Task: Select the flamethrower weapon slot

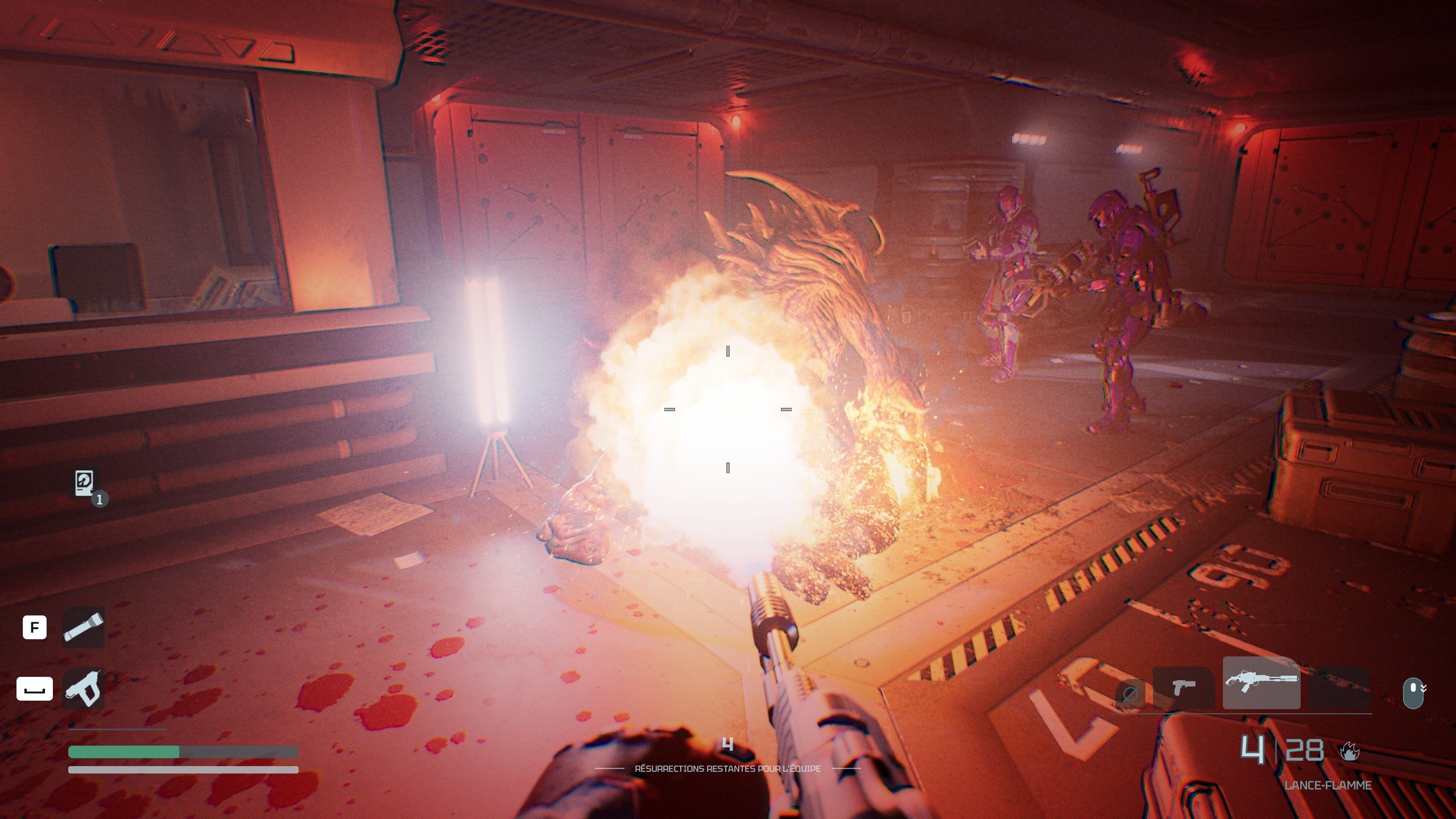Action: 1261,682
